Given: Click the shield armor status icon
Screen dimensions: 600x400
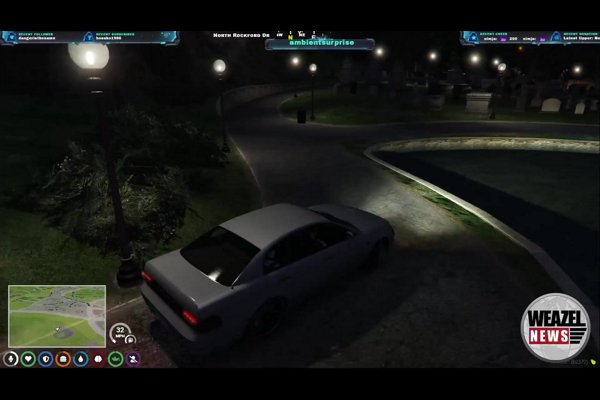Looking at the screenshot, I should (45, 359).
